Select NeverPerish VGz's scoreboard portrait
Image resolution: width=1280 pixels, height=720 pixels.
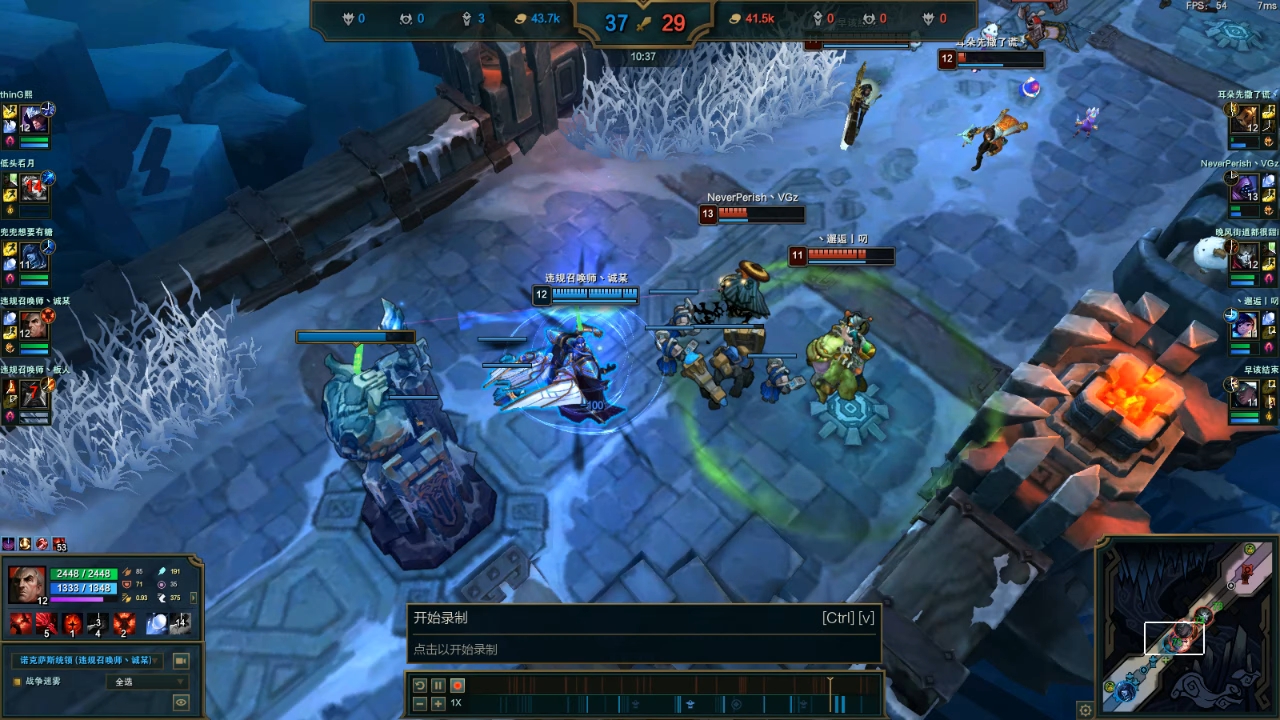pos(1245,188)
